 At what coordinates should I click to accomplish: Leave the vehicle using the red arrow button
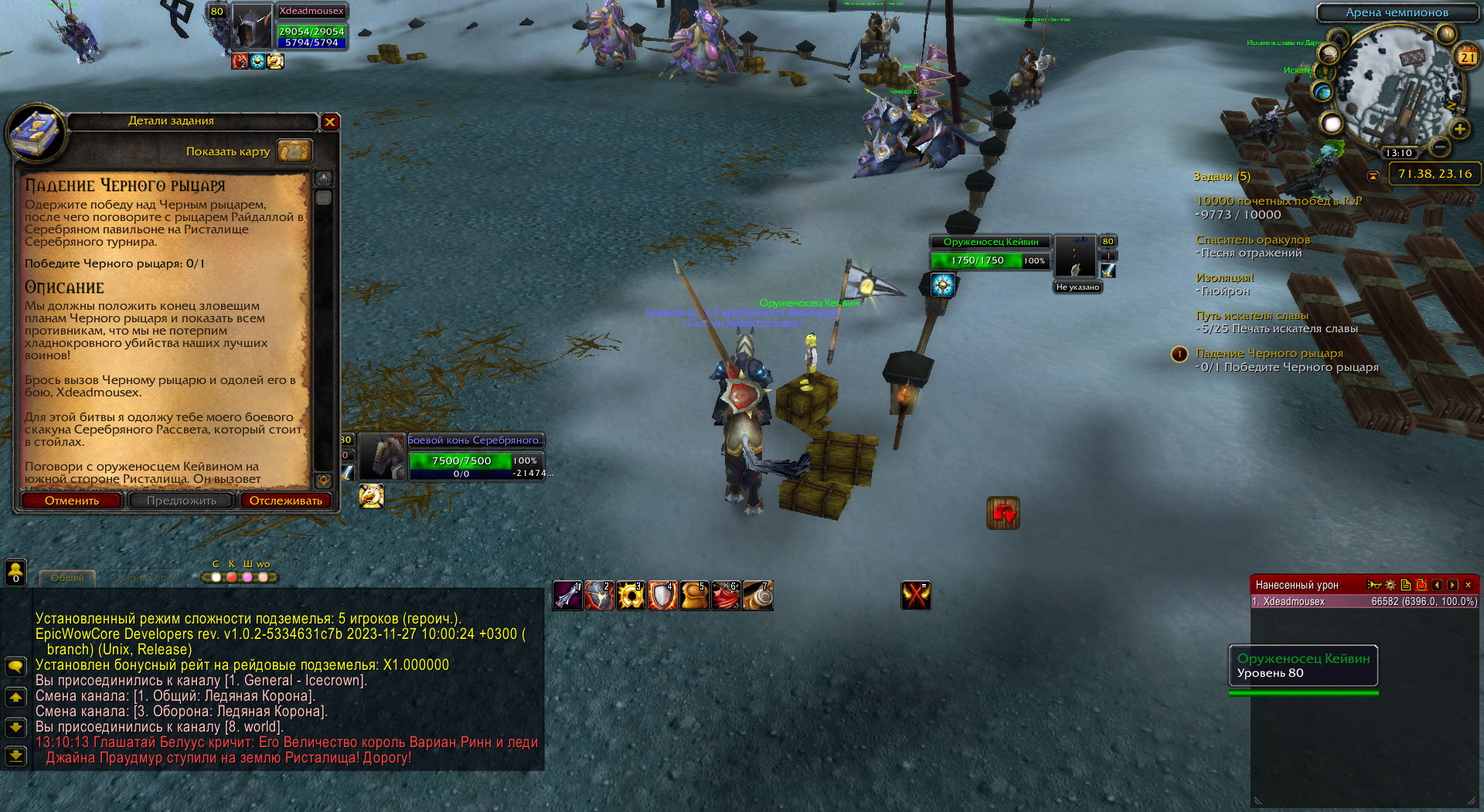(1002, 513)
